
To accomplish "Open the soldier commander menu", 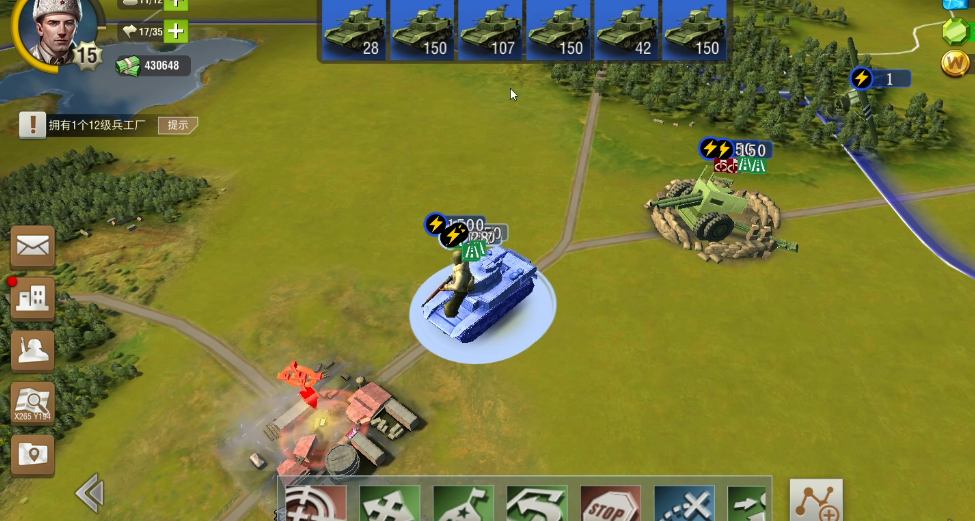I will 33,350.
